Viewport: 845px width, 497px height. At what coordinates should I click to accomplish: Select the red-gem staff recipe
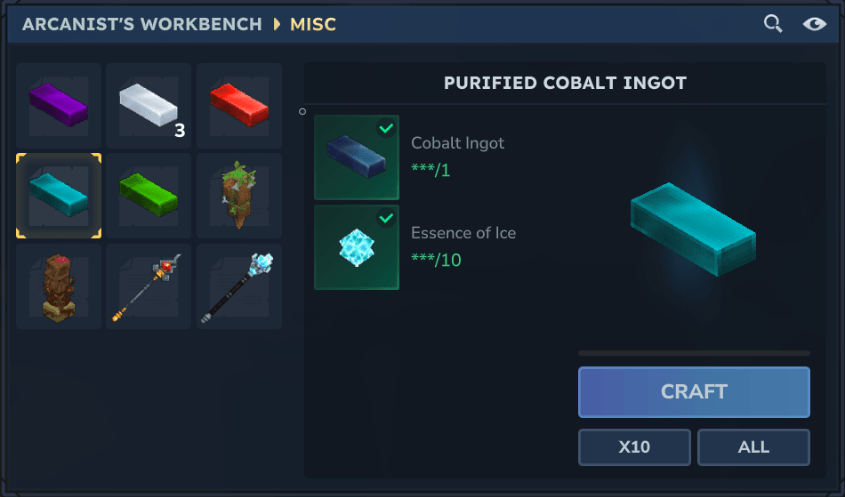(148, 286)
